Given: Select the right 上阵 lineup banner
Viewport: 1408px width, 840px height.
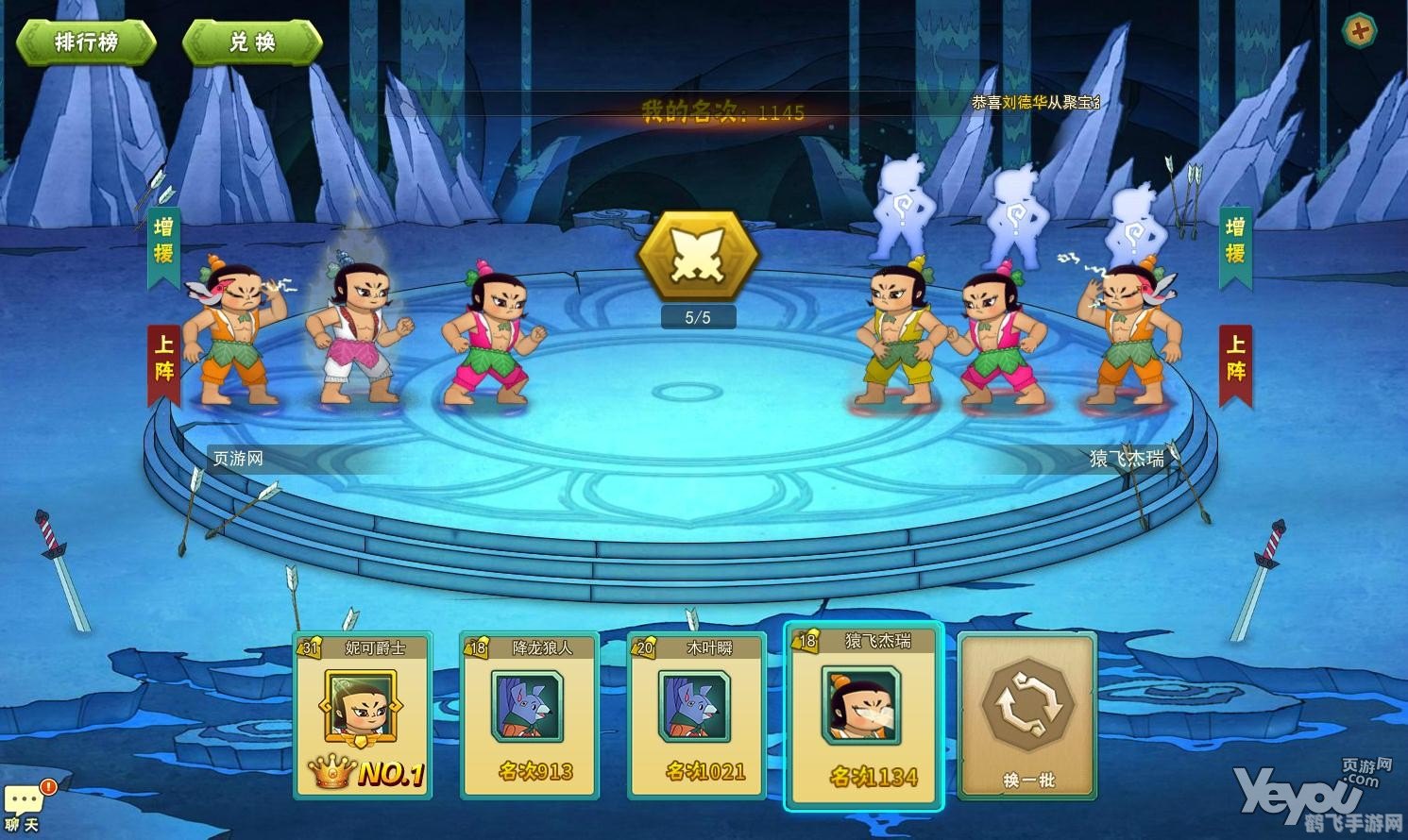Looking at the screenshot, I should 1235,364.
